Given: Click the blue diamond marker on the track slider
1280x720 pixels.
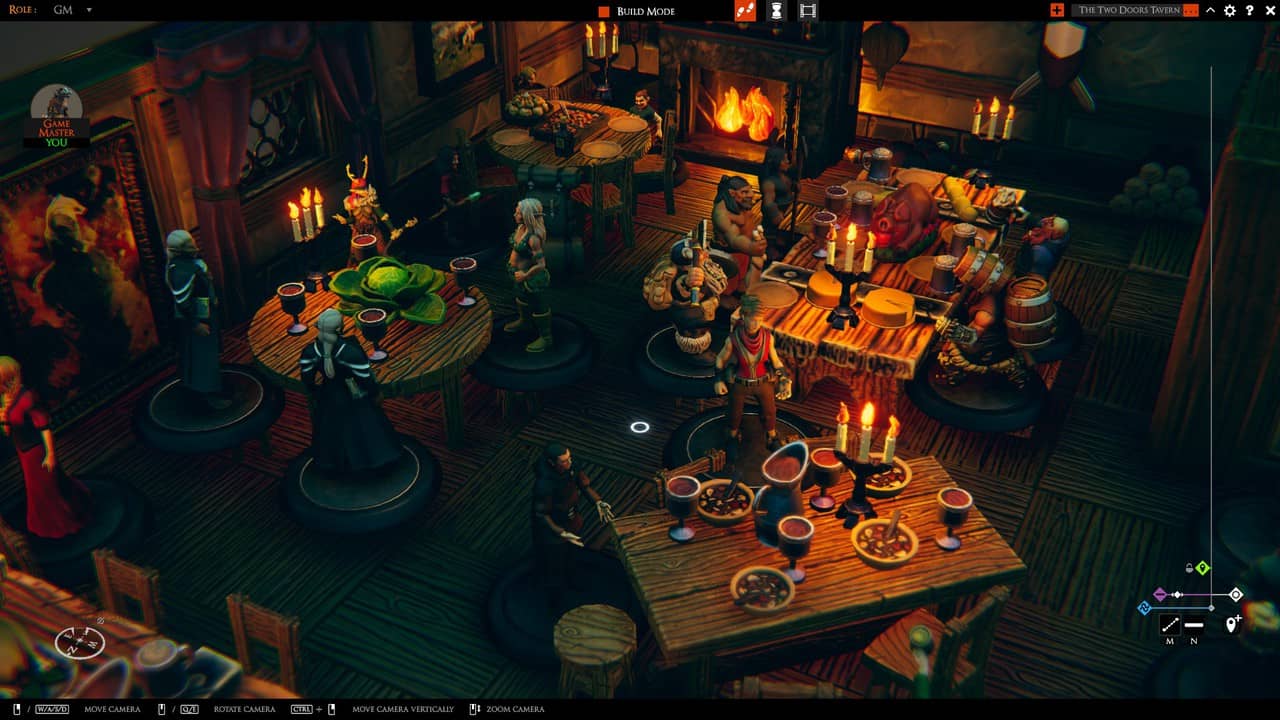Looking at the screenshot, I should pyautogui.click(x=1145, y=608).
